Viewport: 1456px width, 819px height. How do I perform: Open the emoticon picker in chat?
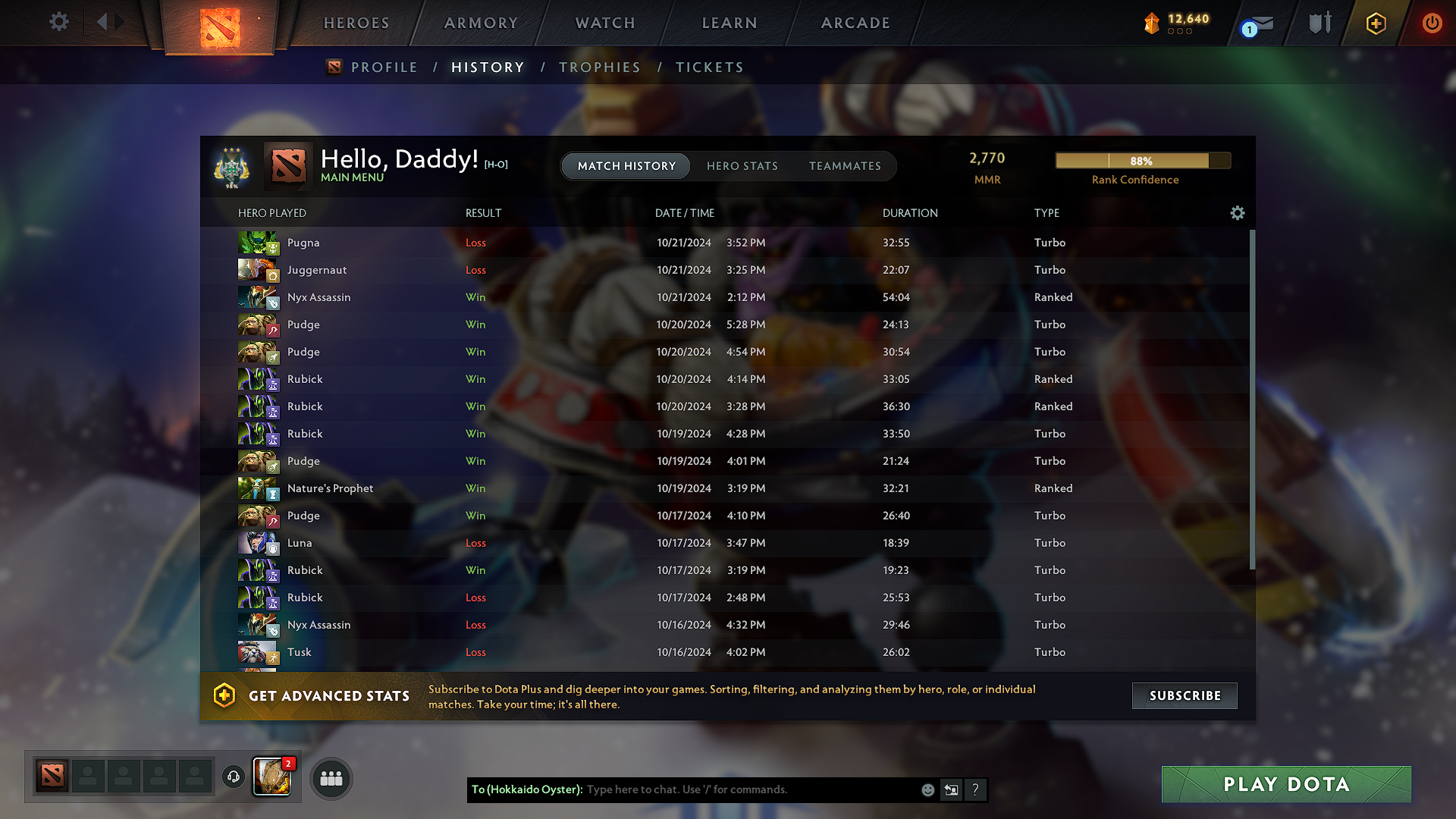(927, 789)
